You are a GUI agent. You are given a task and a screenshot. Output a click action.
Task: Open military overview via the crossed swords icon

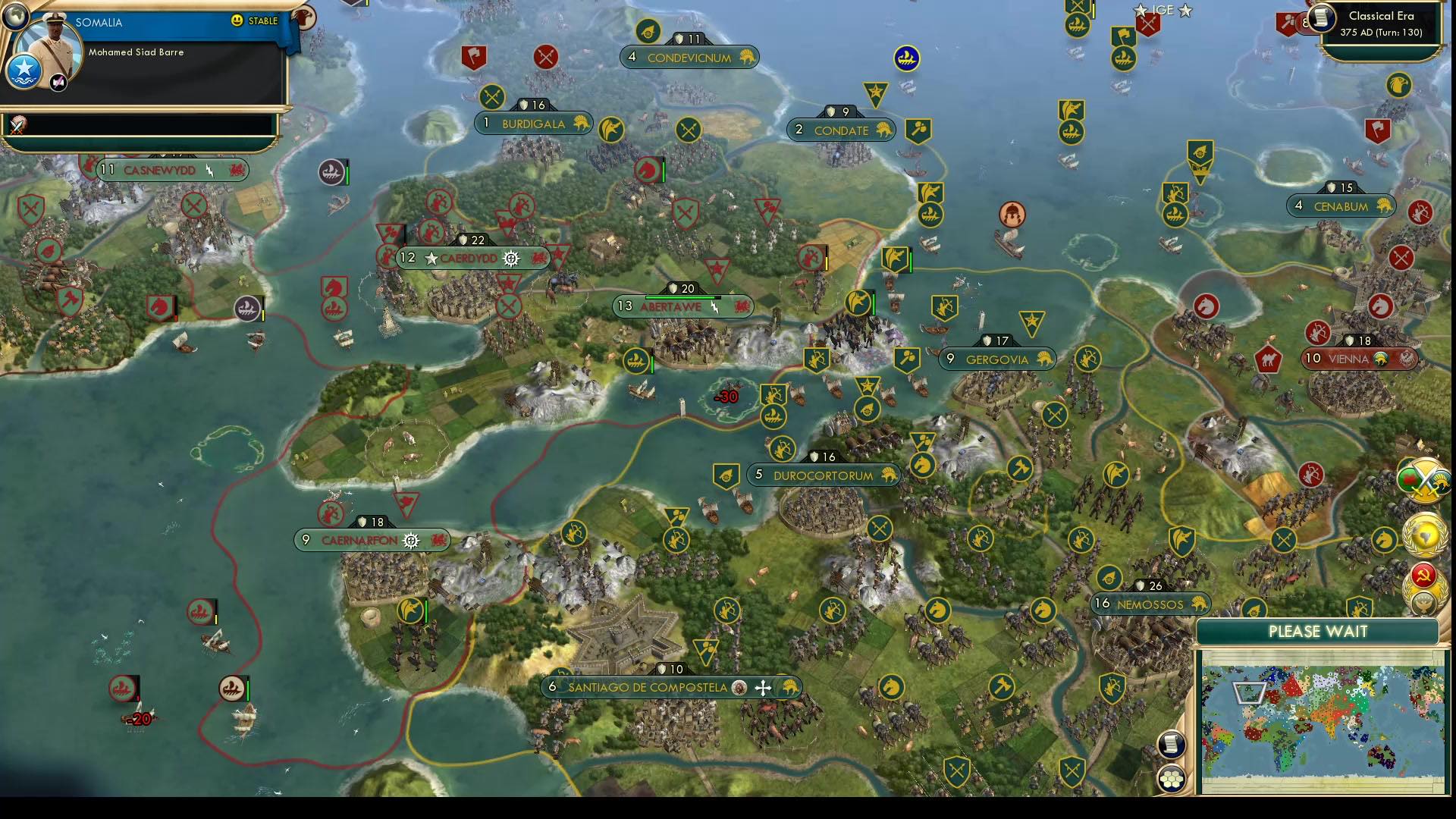pos(1424,479)
